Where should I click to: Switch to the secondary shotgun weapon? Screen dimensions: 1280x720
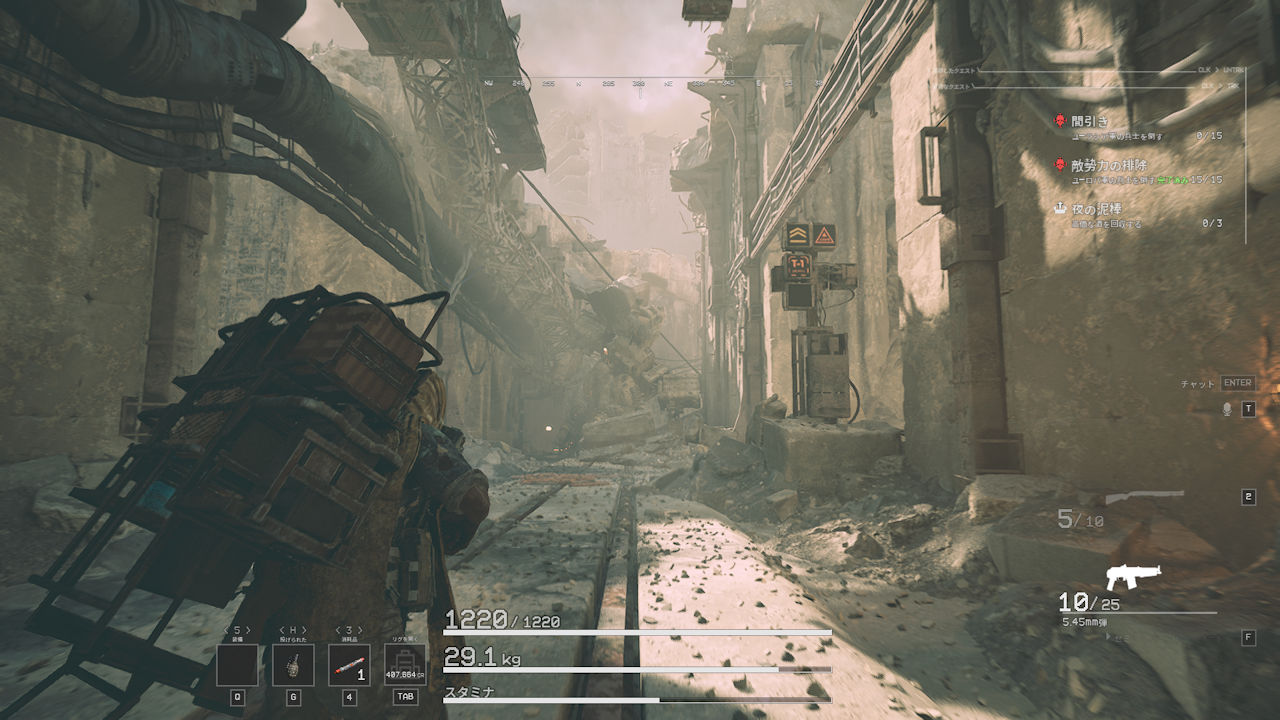(x=1144, y=497)
